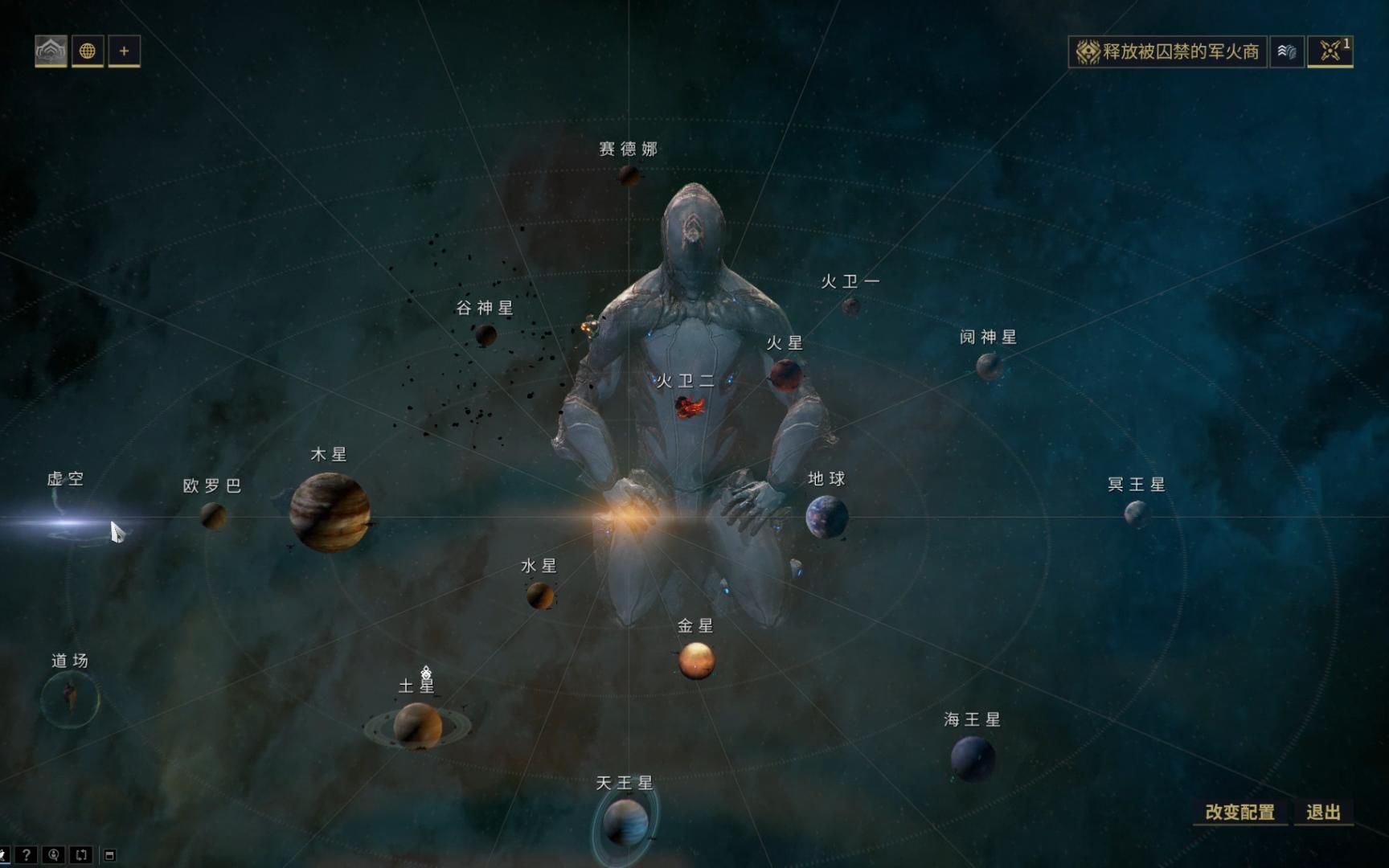Click the 改变配置 button
Viewport: 1389px width, 868px height.
click(x=1239, y=813)
